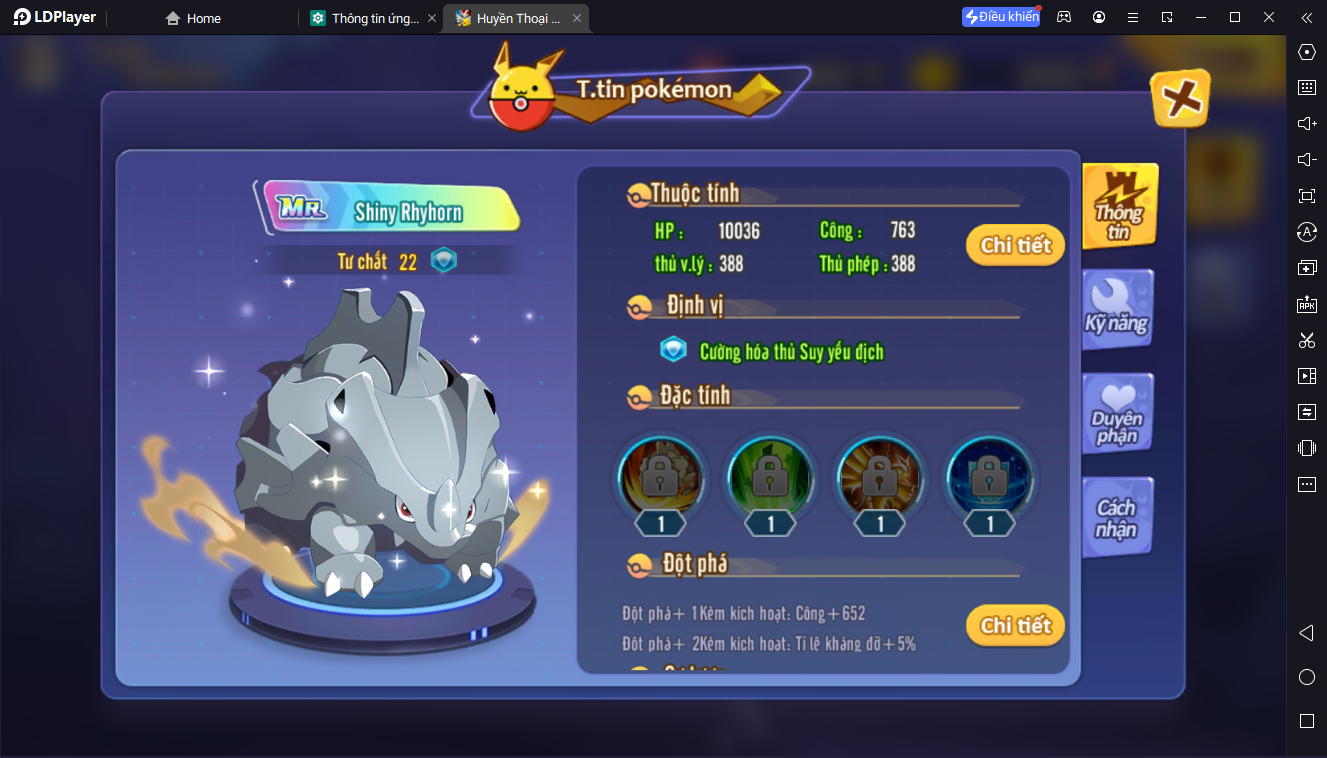Click the fullscreen icon in the sidebar

pyautogui.click(x=1306, y=196)
